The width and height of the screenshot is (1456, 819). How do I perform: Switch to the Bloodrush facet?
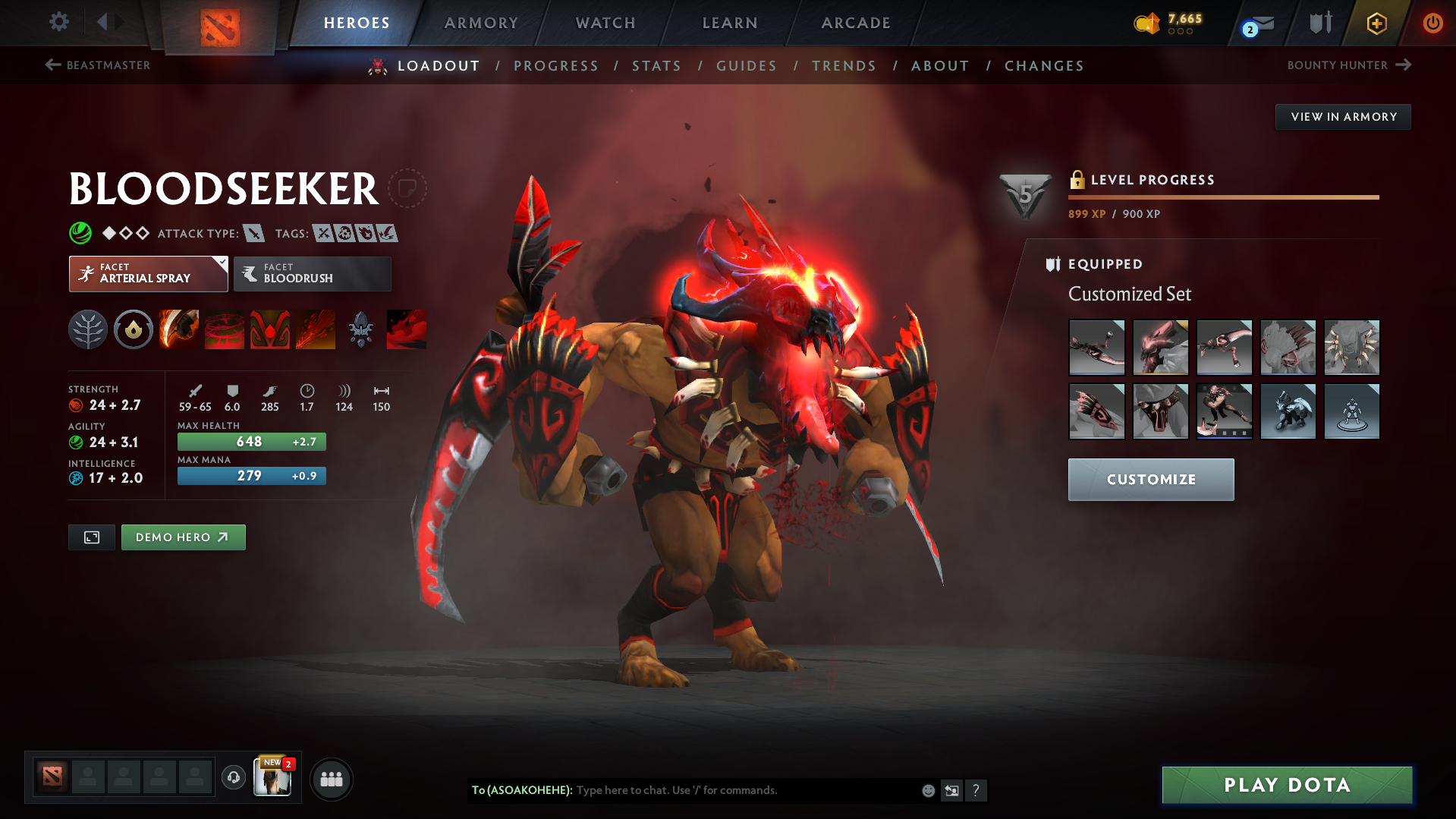(312, 273)
